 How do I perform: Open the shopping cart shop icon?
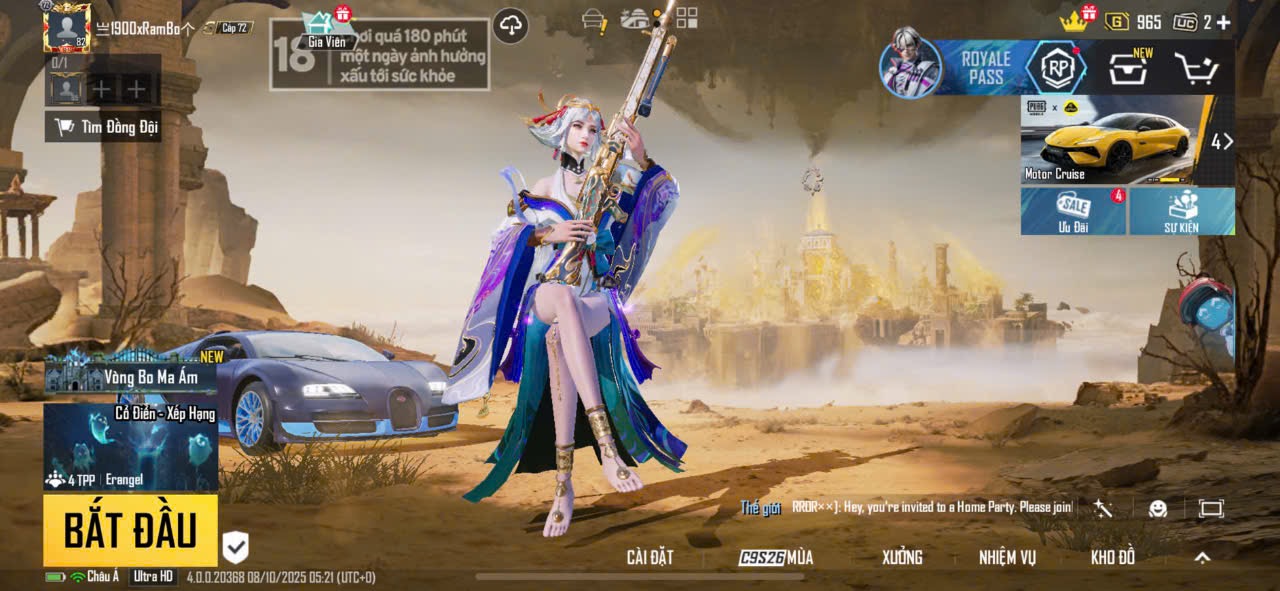tap(1195, 68)
